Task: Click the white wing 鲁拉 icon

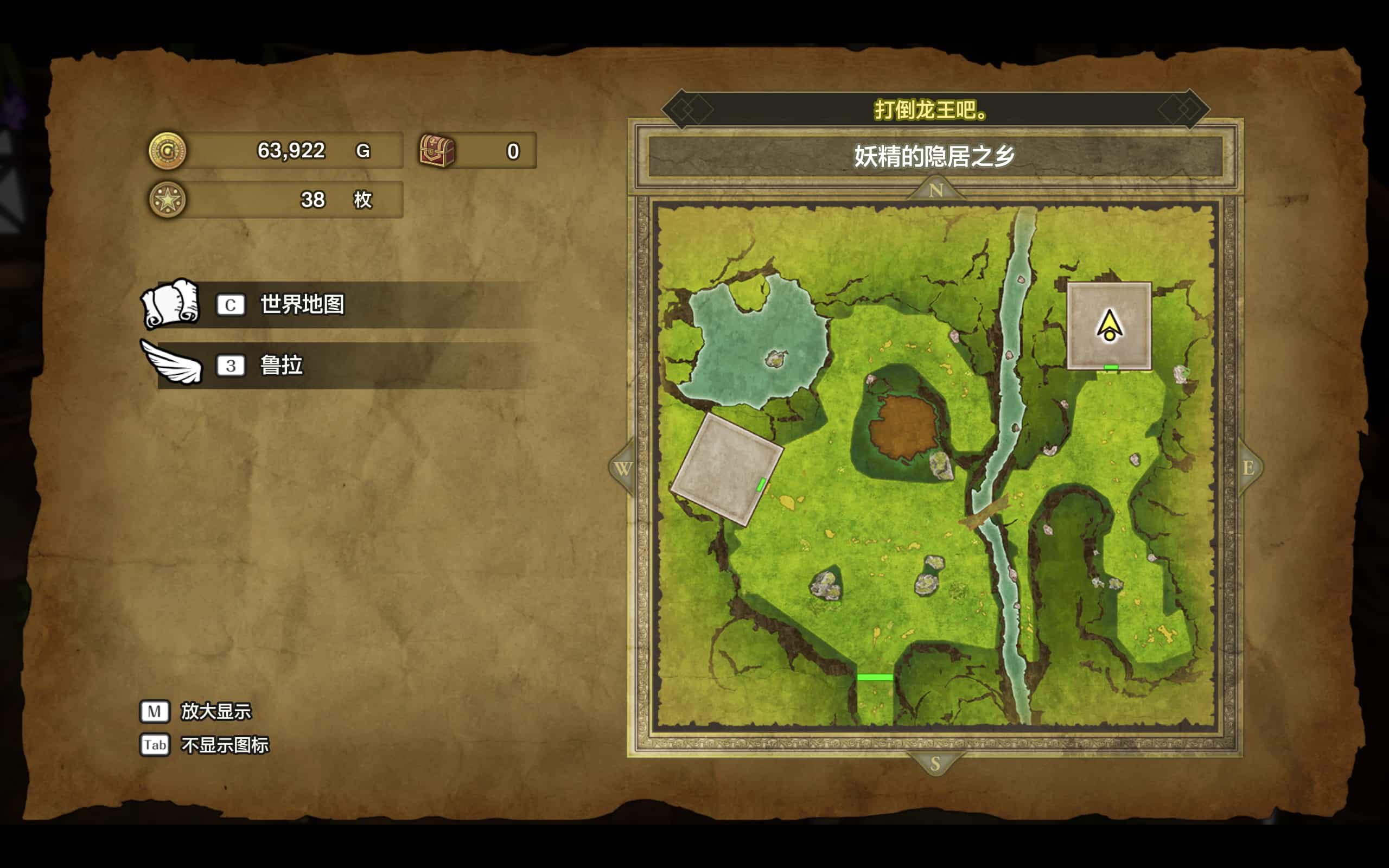Action: pyautogui.click(x=172, y=363)
